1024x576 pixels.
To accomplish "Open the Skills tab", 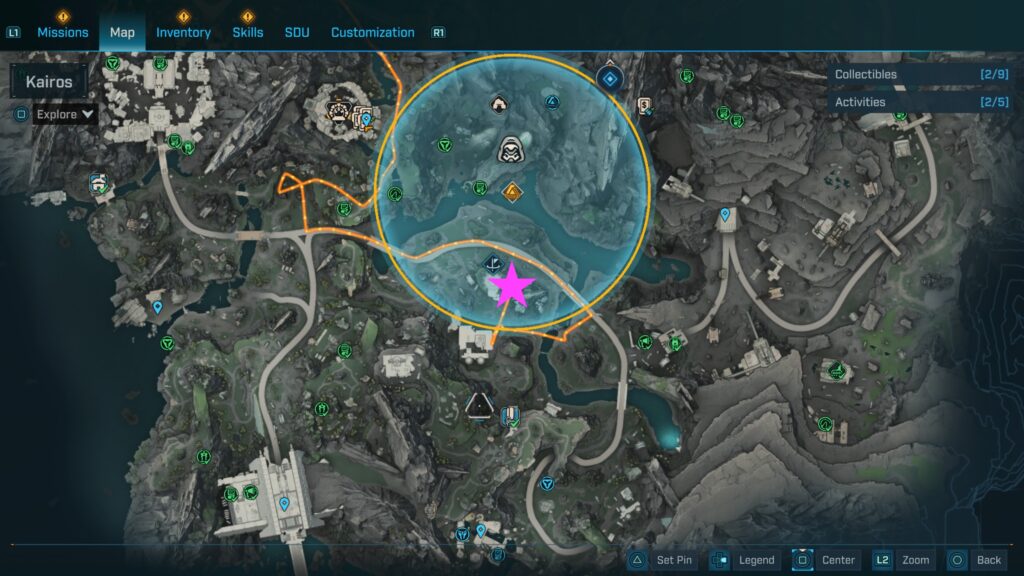I will (x=247, y=32).
